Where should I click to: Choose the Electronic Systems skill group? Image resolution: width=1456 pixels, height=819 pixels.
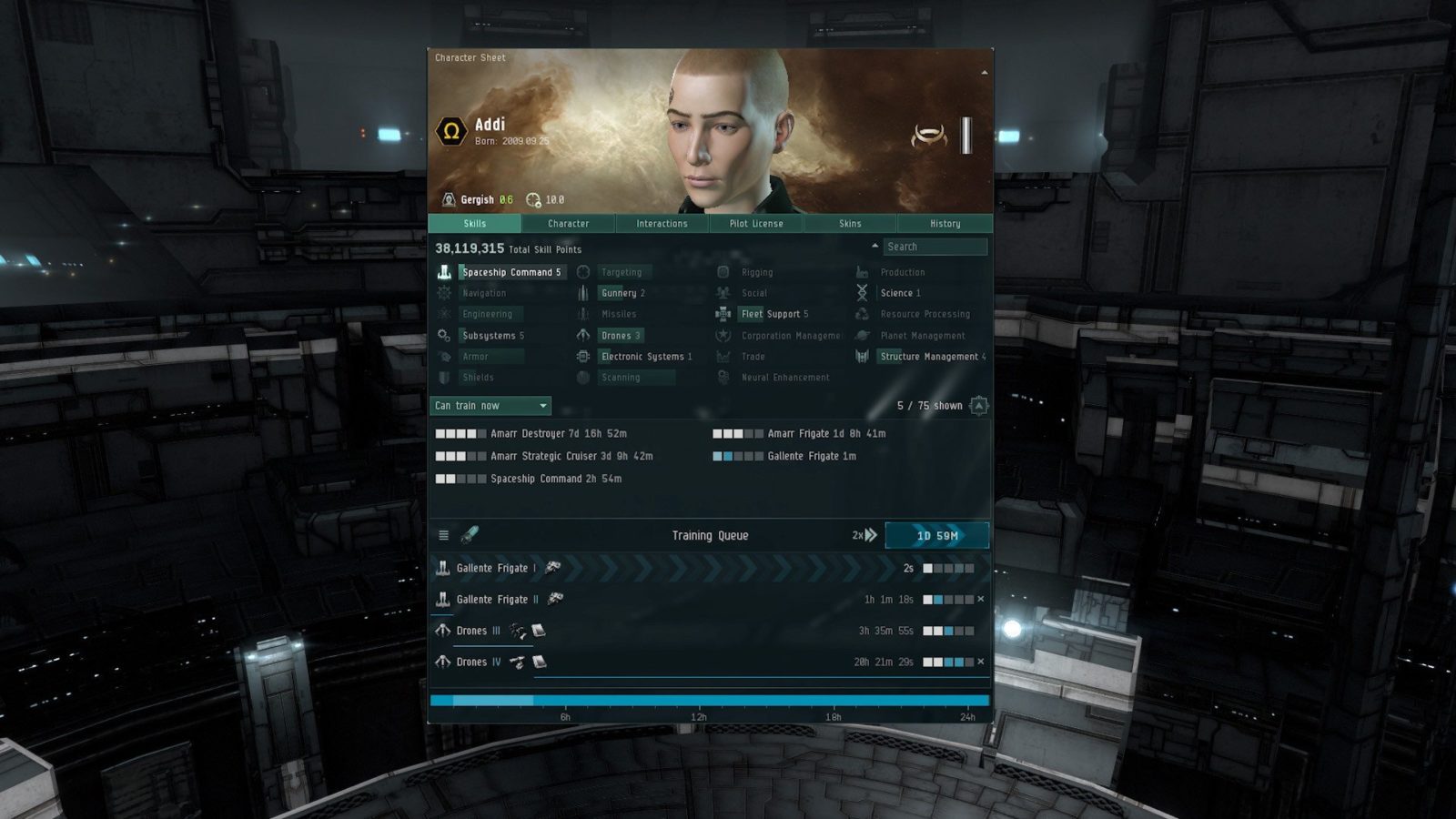(x=646, y=357)
